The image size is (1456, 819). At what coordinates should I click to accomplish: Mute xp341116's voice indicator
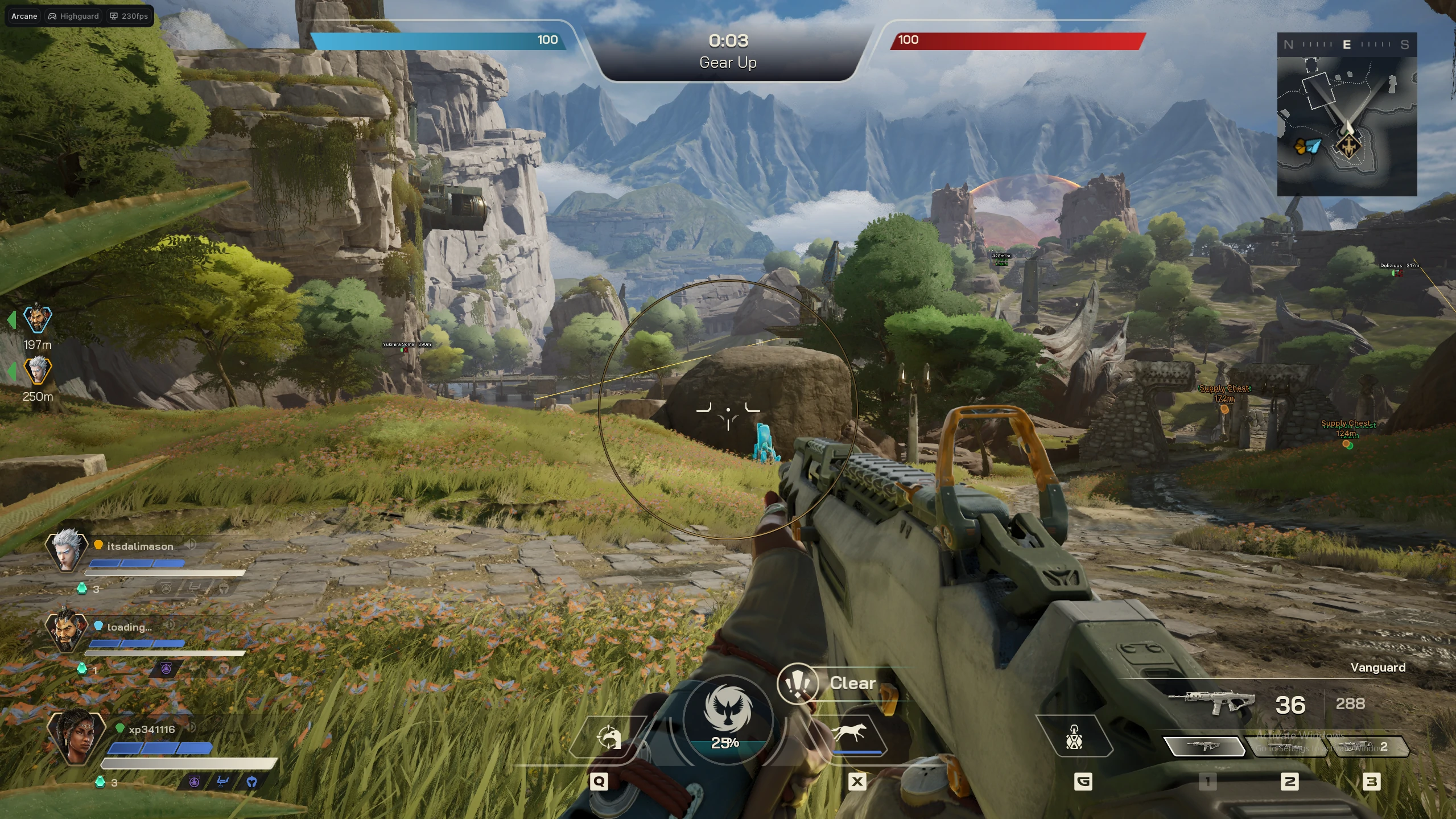[x=192, y=729]
